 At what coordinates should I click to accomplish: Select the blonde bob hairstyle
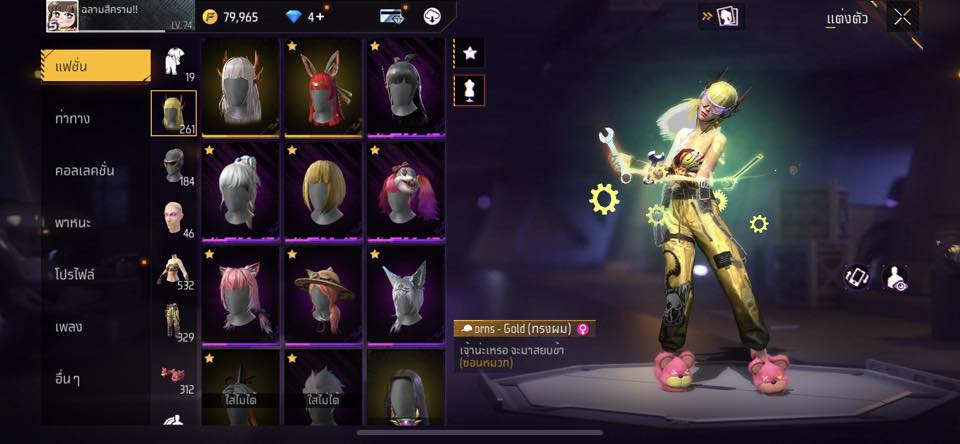323,190
